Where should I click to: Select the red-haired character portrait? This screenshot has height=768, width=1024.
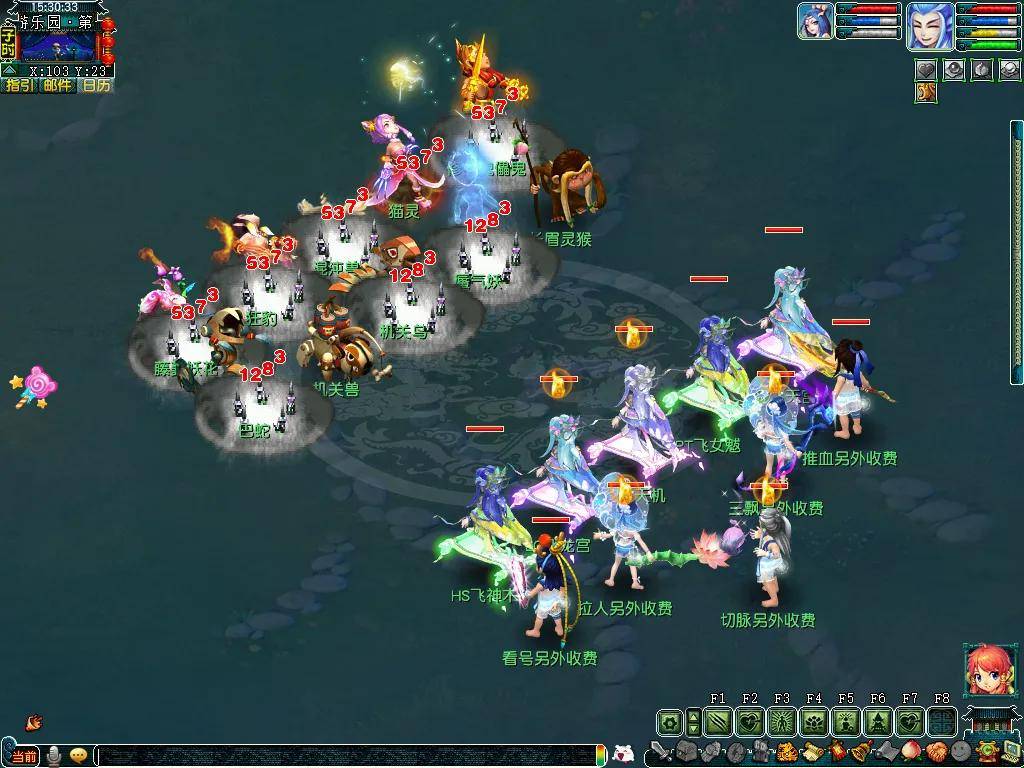pyautogui.click(x=984, y=670)
